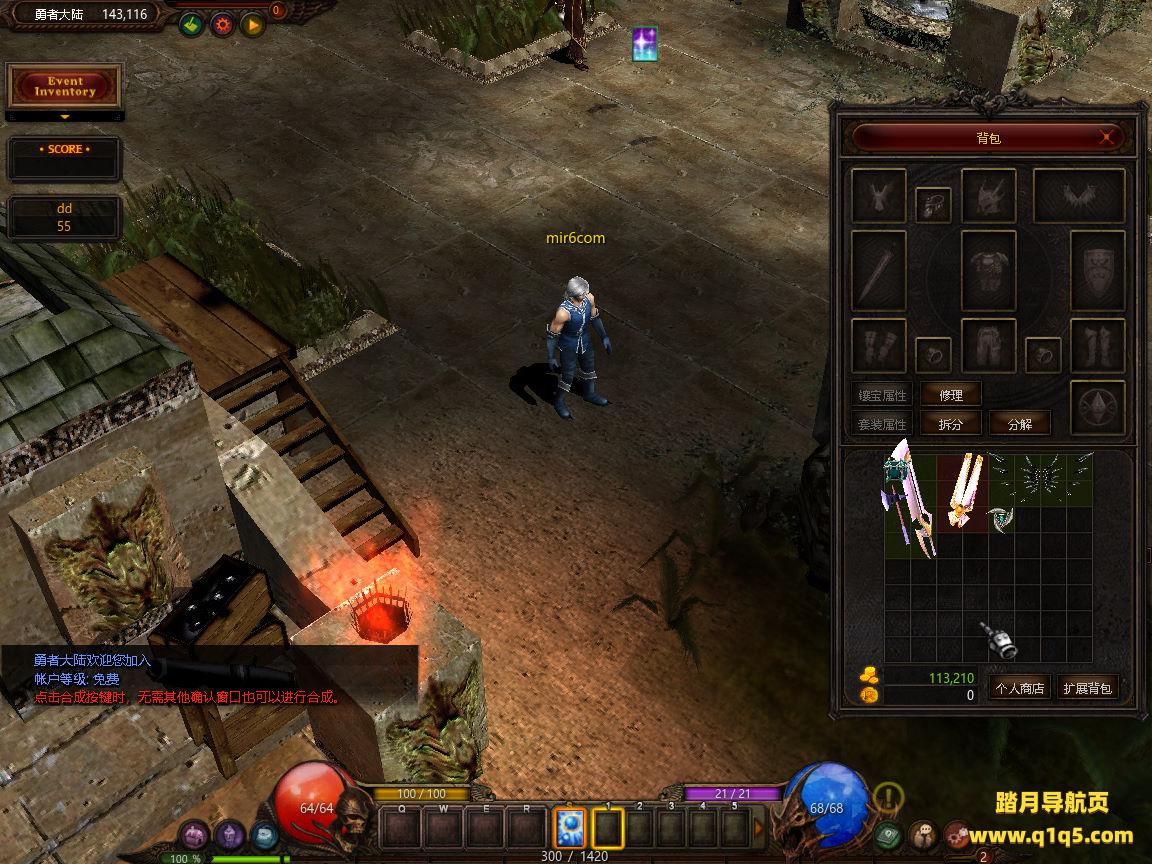Click the 修理 repair button
This screenshot has width=1152, height=864.
(950, 395)
